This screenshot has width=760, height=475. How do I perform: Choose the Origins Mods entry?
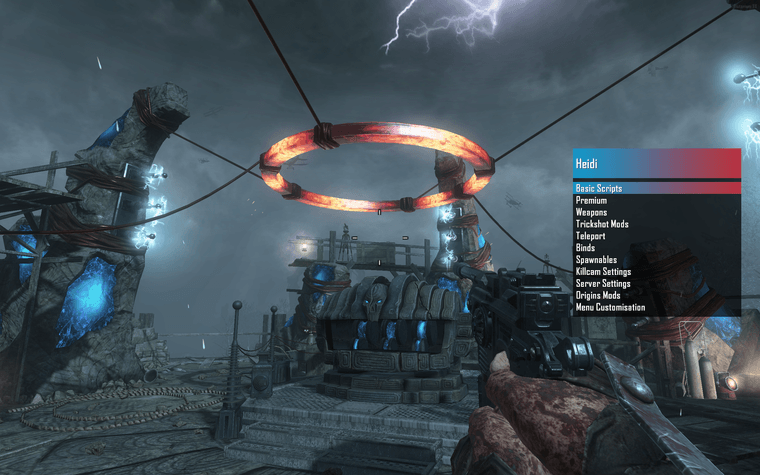click(x=598, y=296)
